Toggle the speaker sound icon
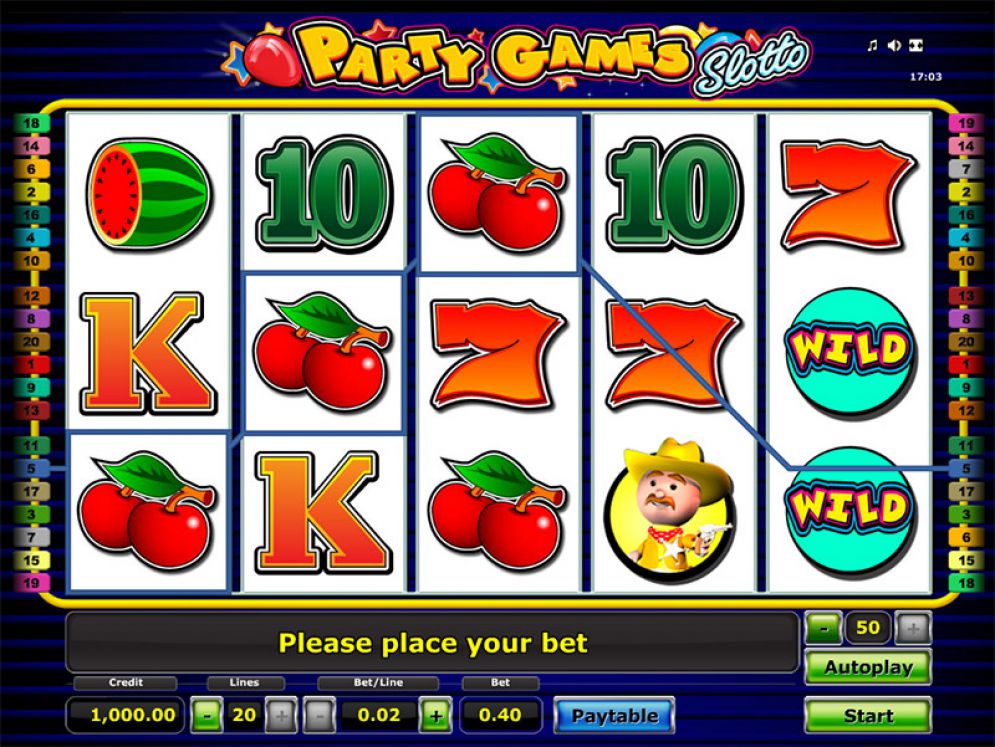This screenshot has height=747, width=995. [894, 45]
